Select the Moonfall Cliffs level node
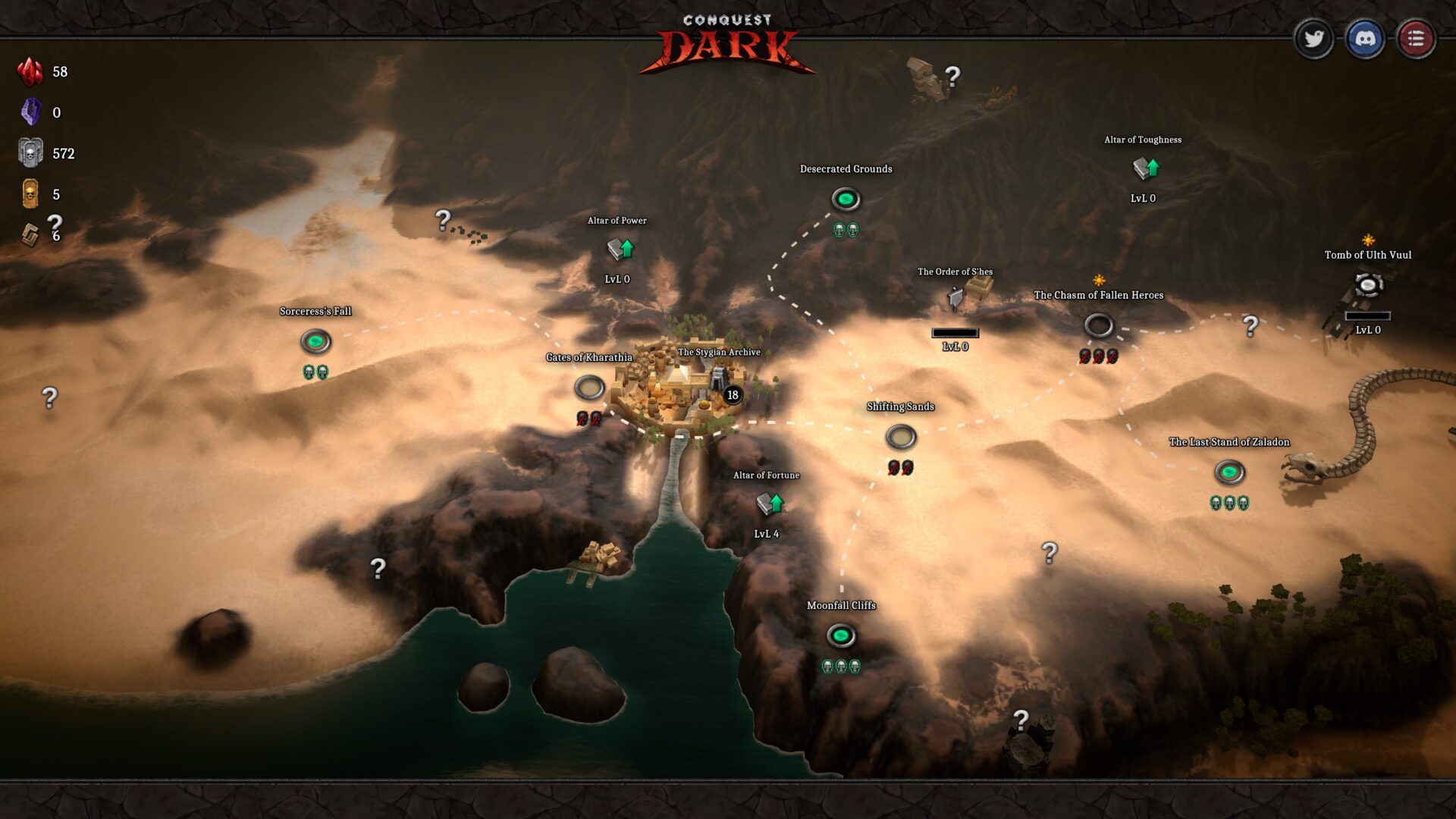The width and height of the screenshot is (1456, 819). coord(841,635)
